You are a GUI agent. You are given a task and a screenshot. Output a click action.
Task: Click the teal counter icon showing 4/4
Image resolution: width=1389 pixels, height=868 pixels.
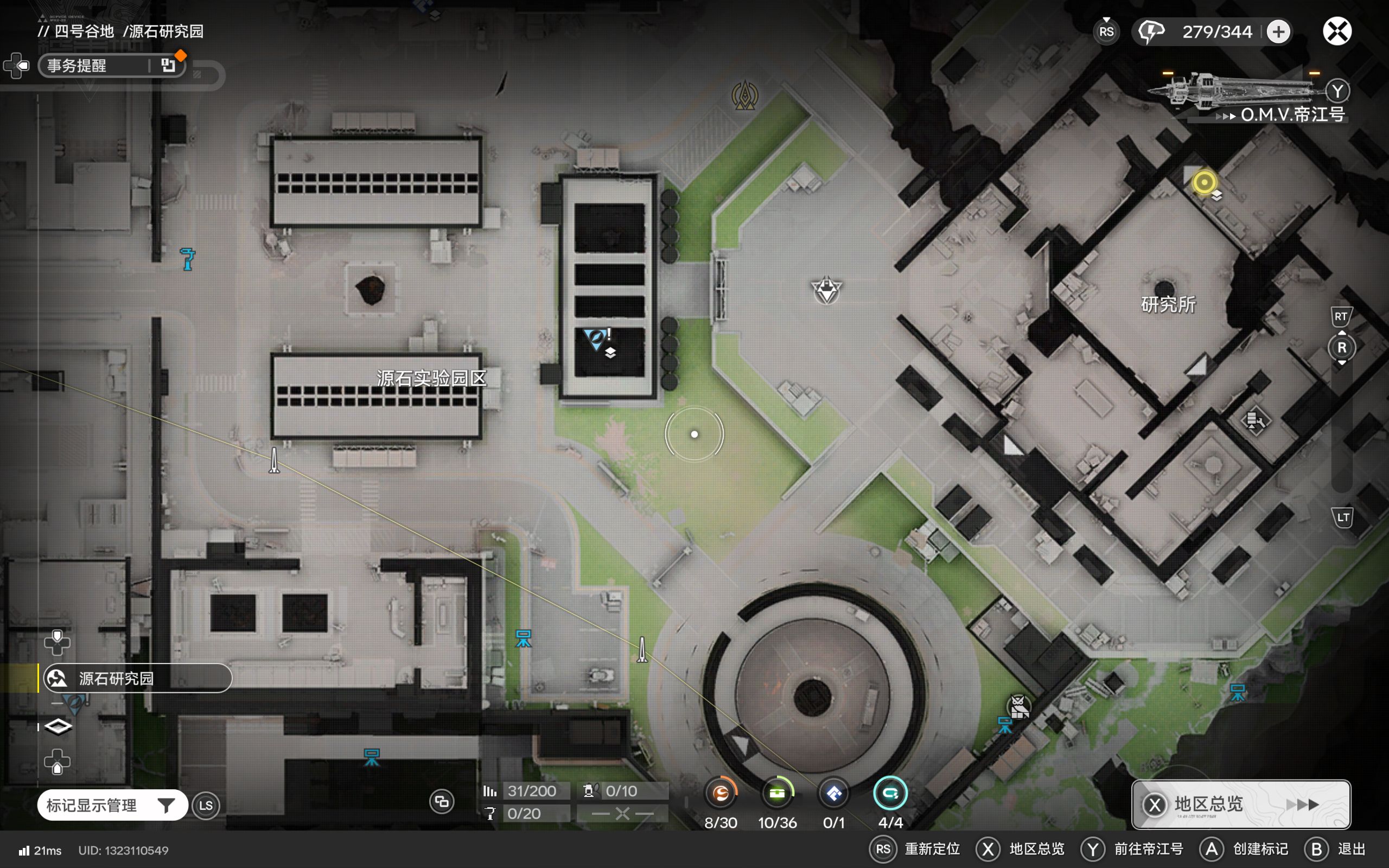[x=890, y=794]
